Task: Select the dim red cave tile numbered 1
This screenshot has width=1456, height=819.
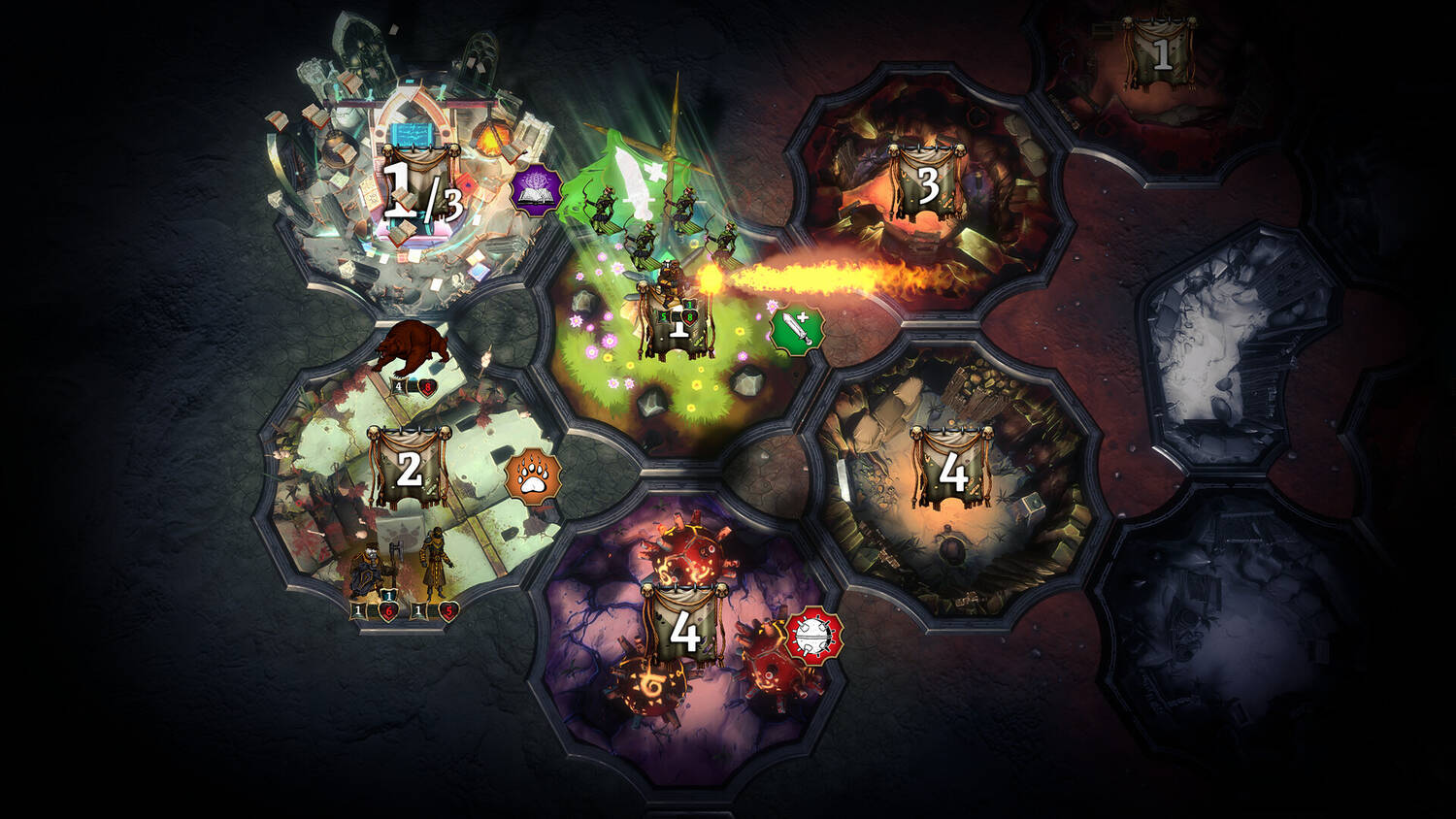Action: click(x=1161, y=53)
